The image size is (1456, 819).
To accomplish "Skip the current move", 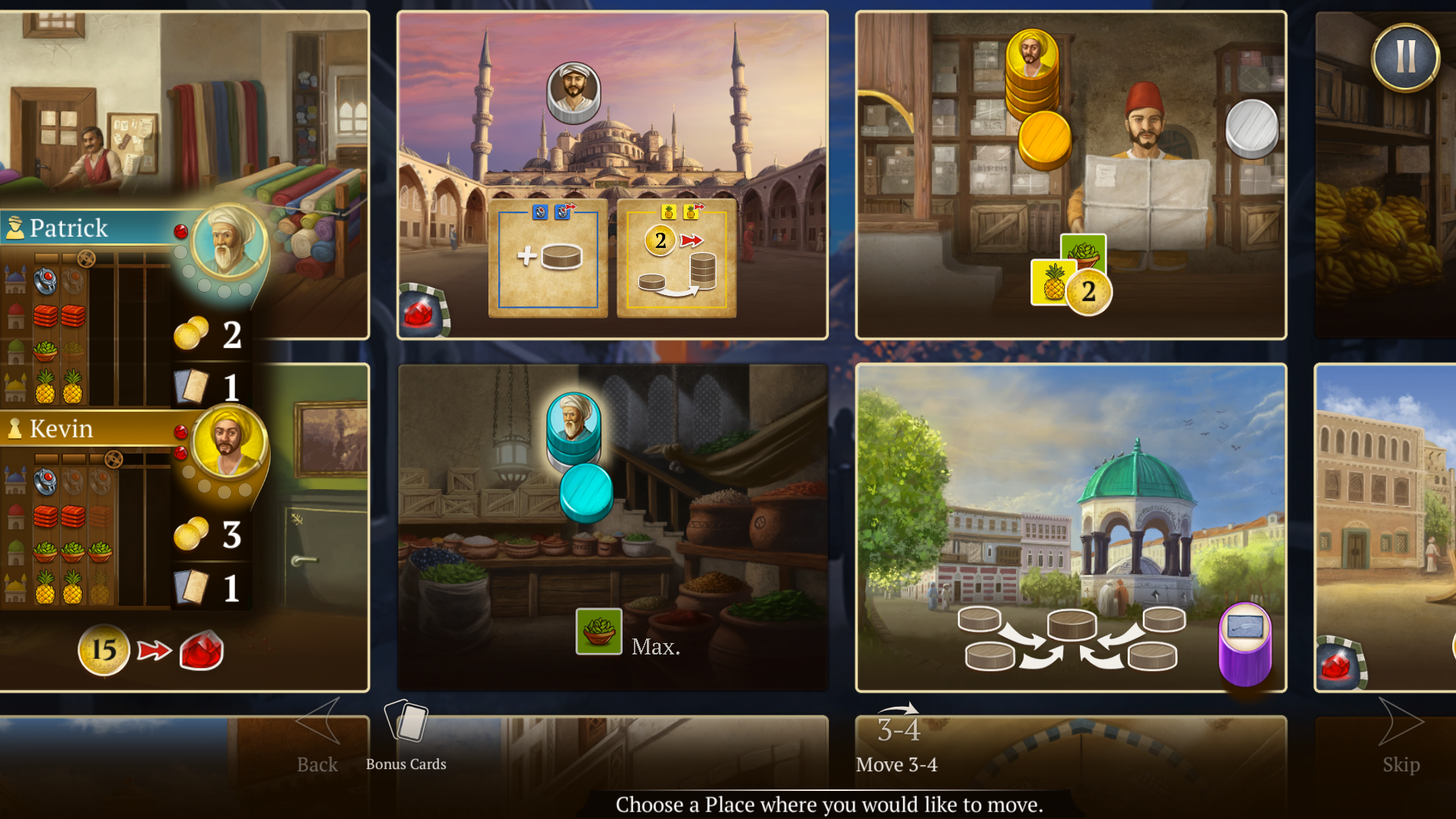I will coord(1401,734).
